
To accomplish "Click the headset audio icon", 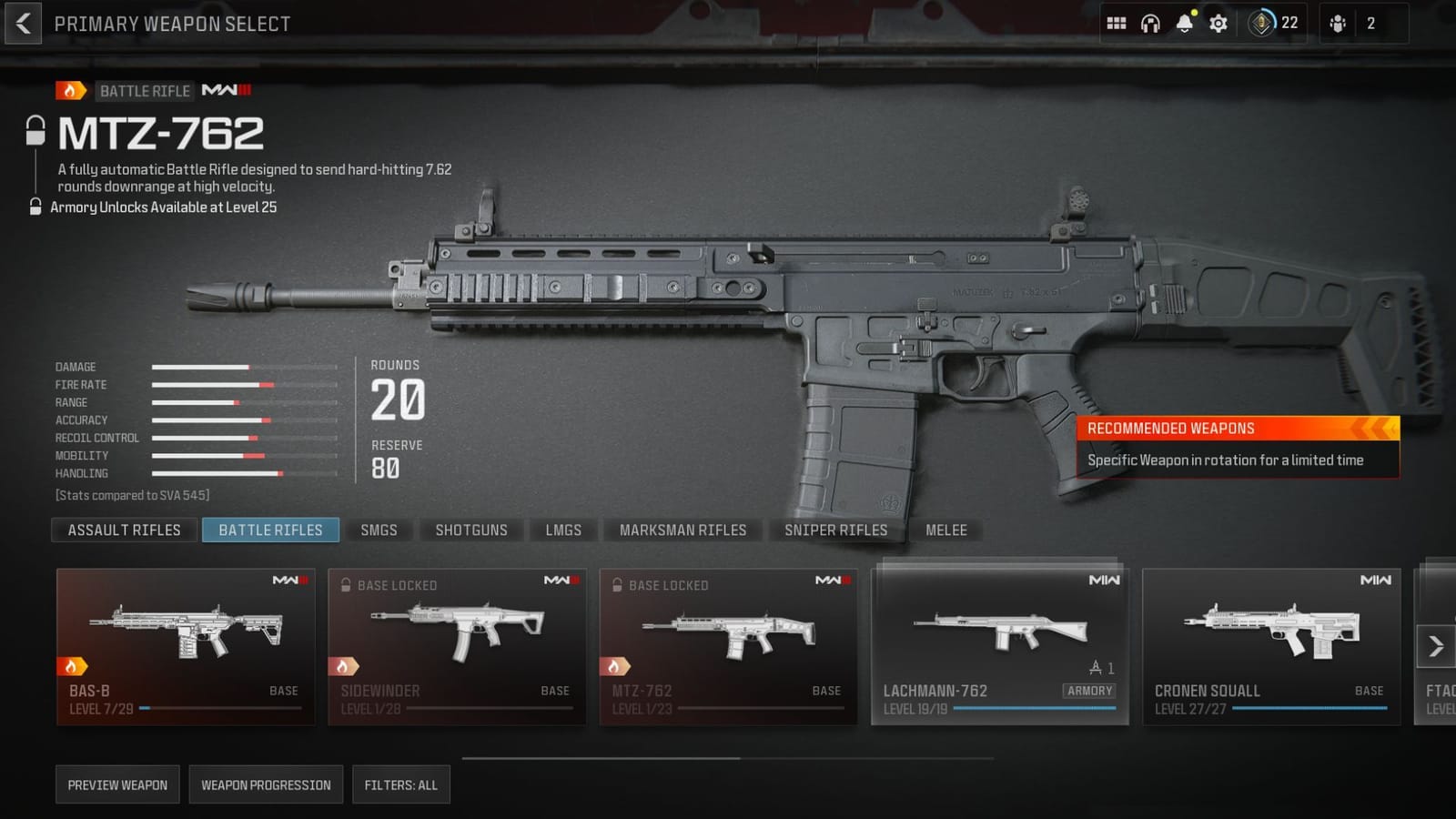I will coord(1150,23).
